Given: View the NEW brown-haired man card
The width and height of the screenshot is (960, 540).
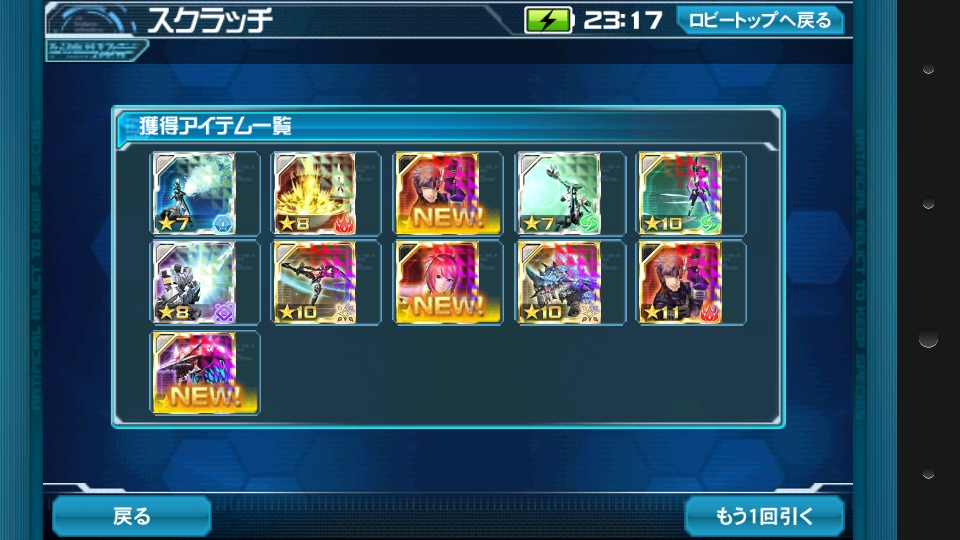Looking at the screenshot, I should point(436,193).
